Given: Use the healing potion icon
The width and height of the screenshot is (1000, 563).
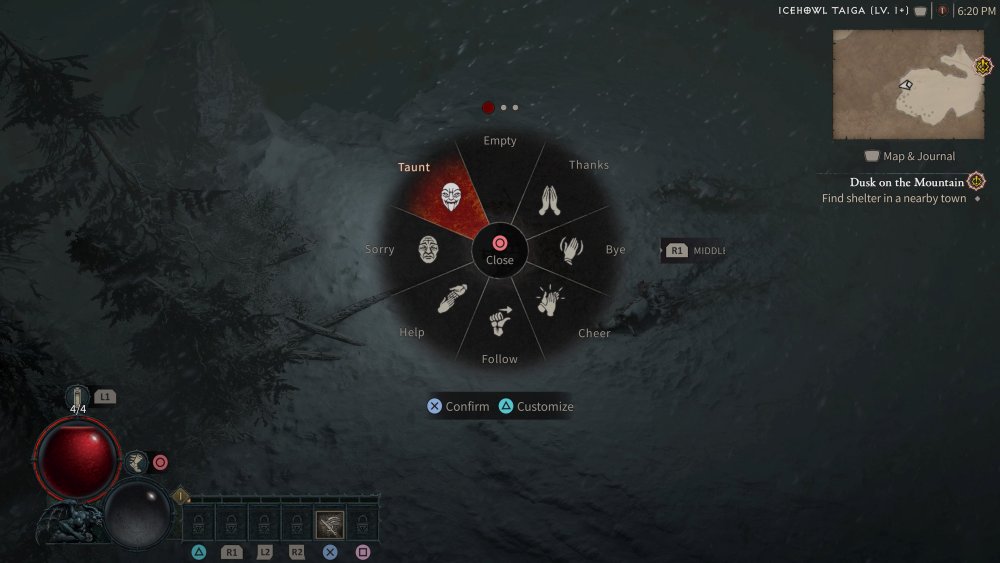Looking at the screenshot, I should 78,396.
